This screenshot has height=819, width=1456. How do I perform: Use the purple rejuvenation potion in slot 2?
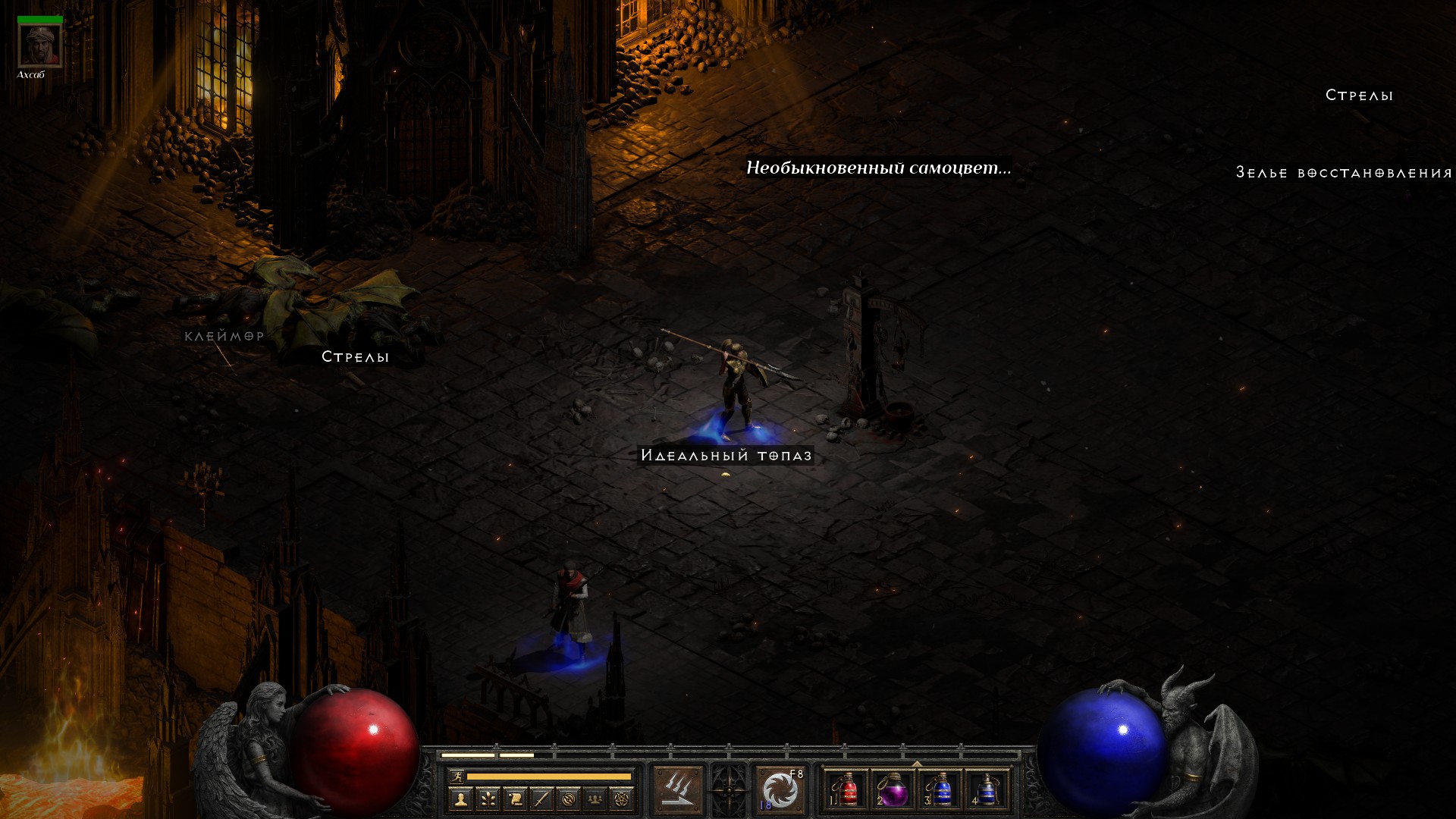click(893, 790)
